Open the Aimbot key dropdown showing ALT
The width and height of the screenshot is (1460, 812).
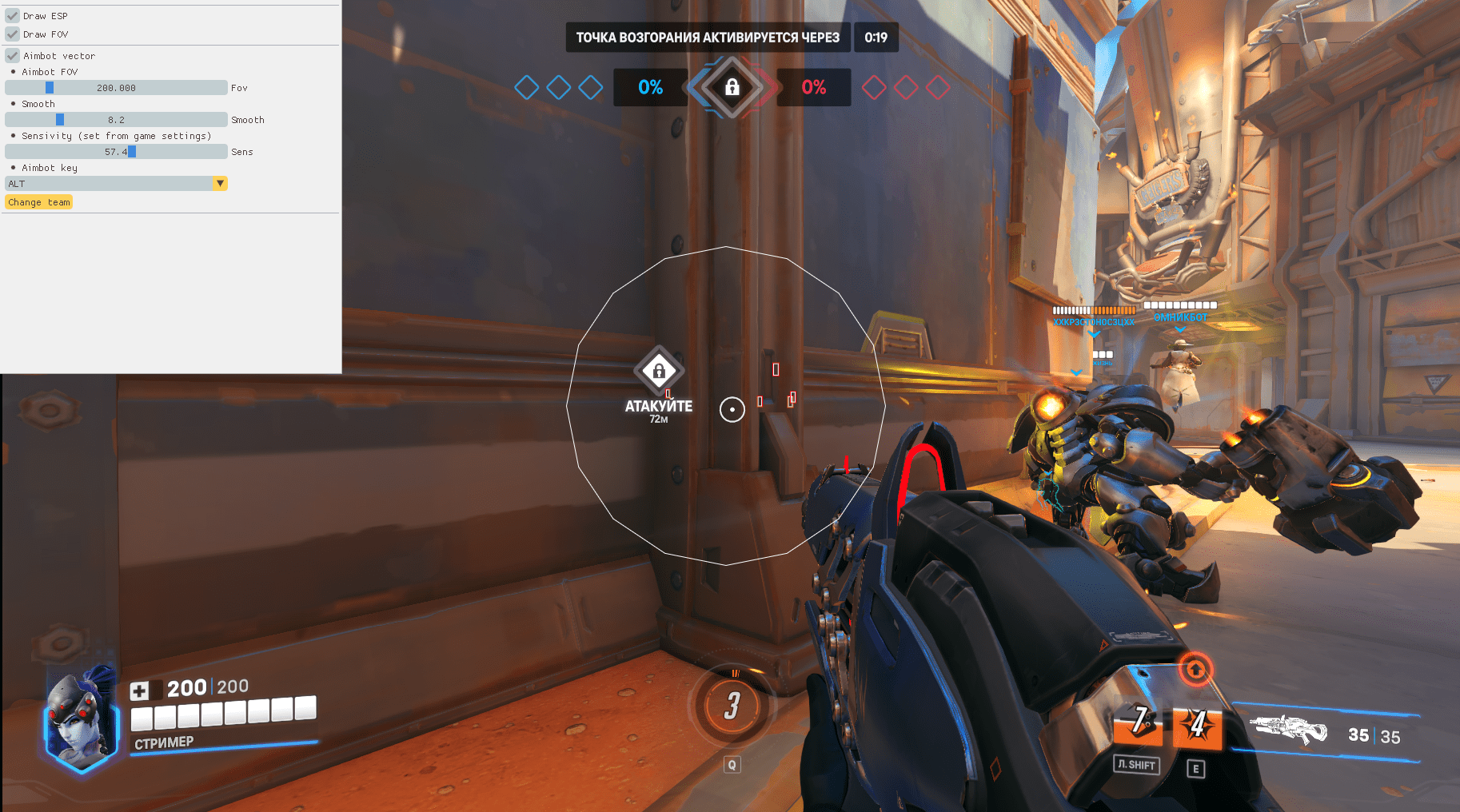[116, 184]
